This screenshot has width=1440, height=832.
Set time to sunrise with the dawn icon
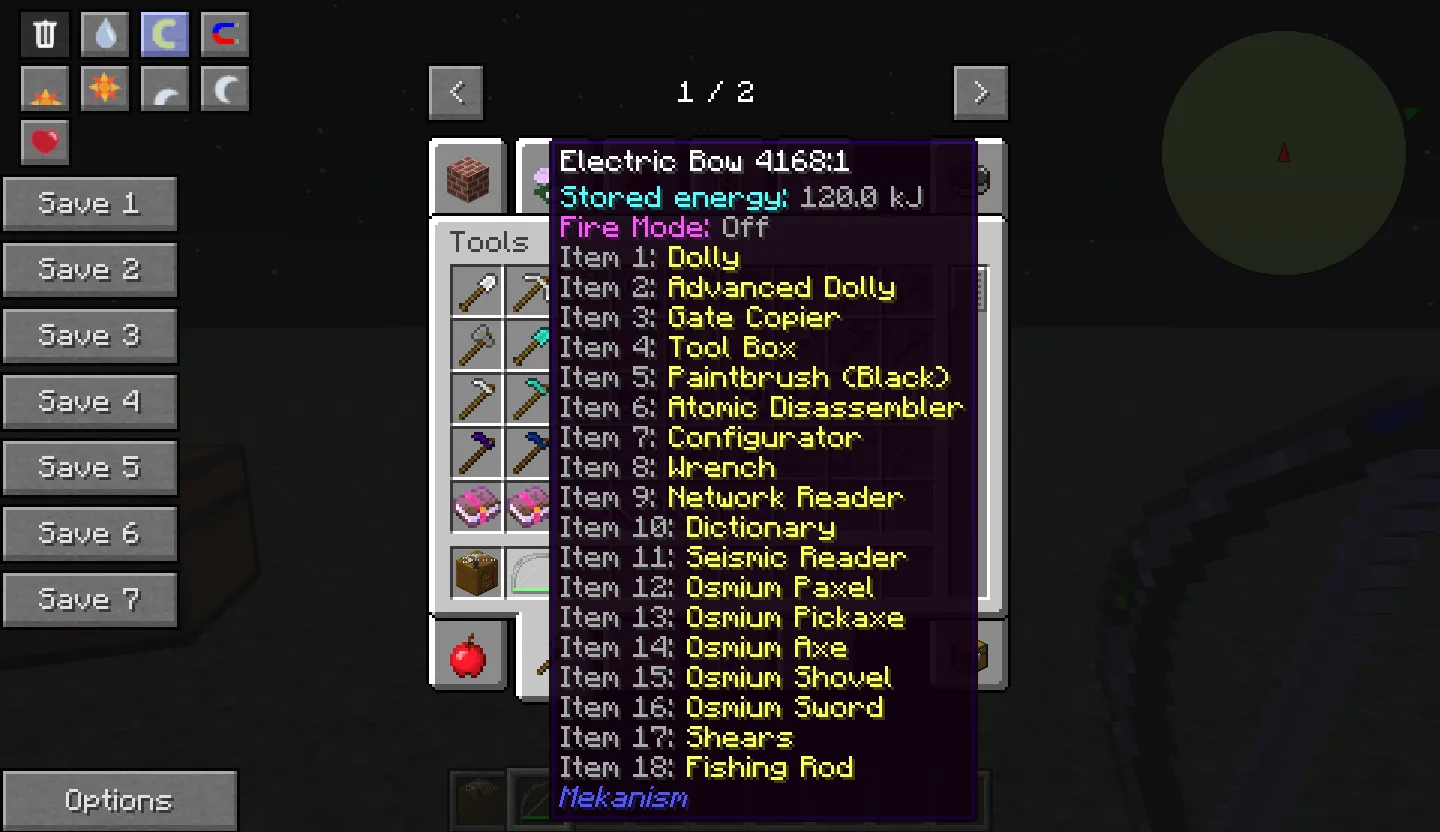(44, 88)
